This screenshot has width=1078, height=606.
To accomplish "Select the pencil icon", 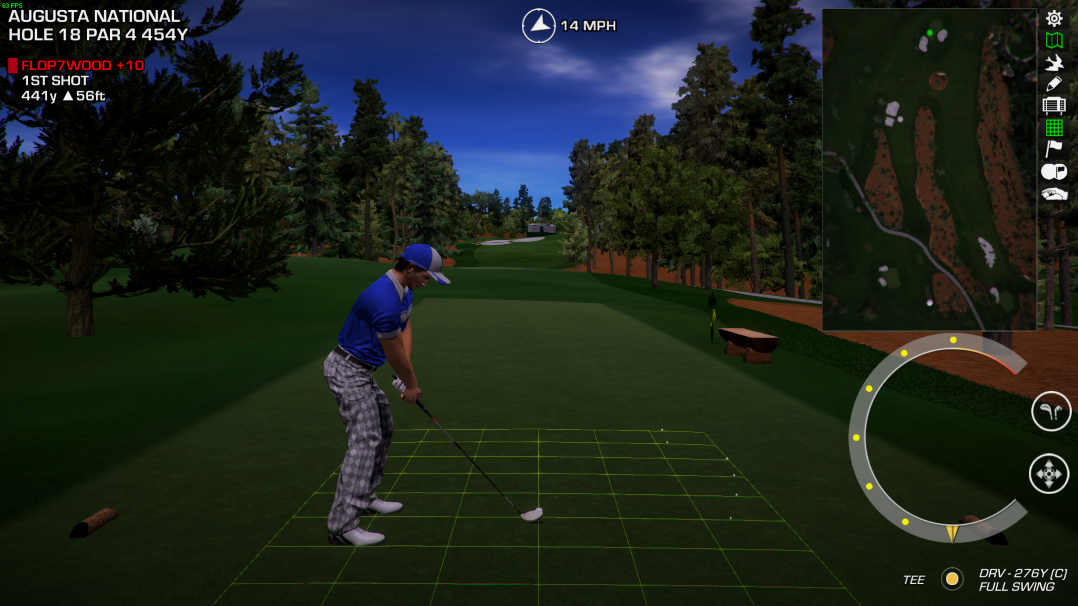I will [x=1054, y=84].
